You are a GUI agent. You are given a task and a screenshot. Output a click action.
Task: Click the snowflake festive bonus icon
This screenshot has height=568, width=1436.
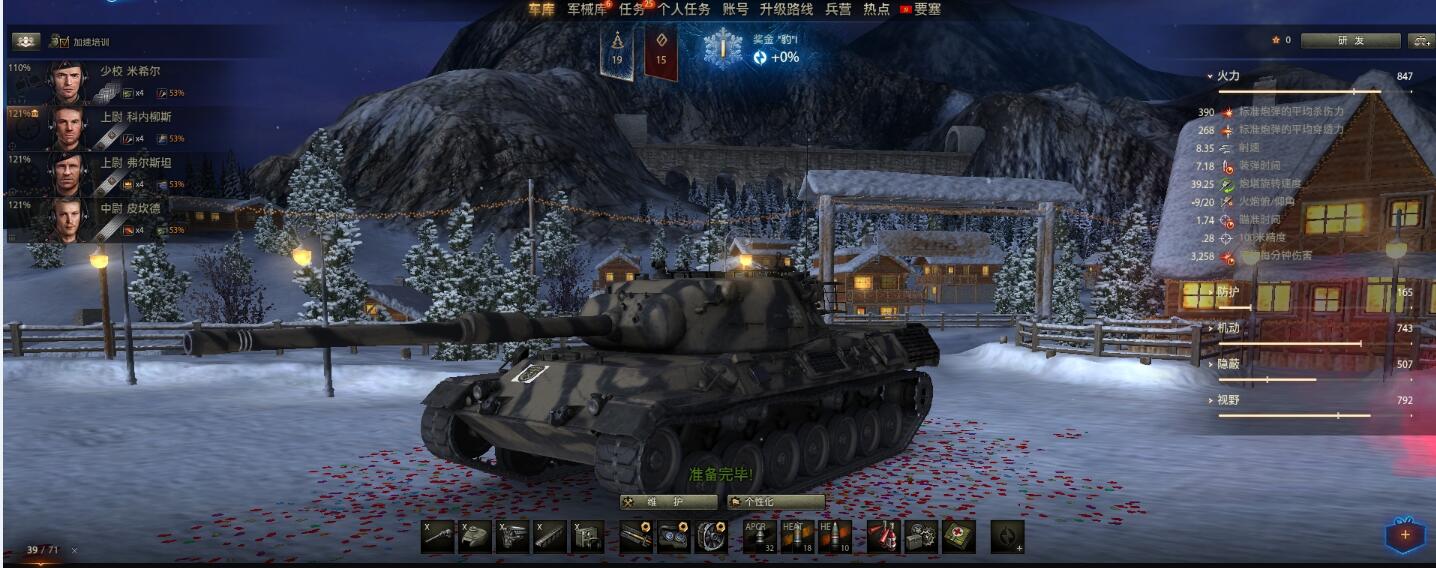pos(720,49)
